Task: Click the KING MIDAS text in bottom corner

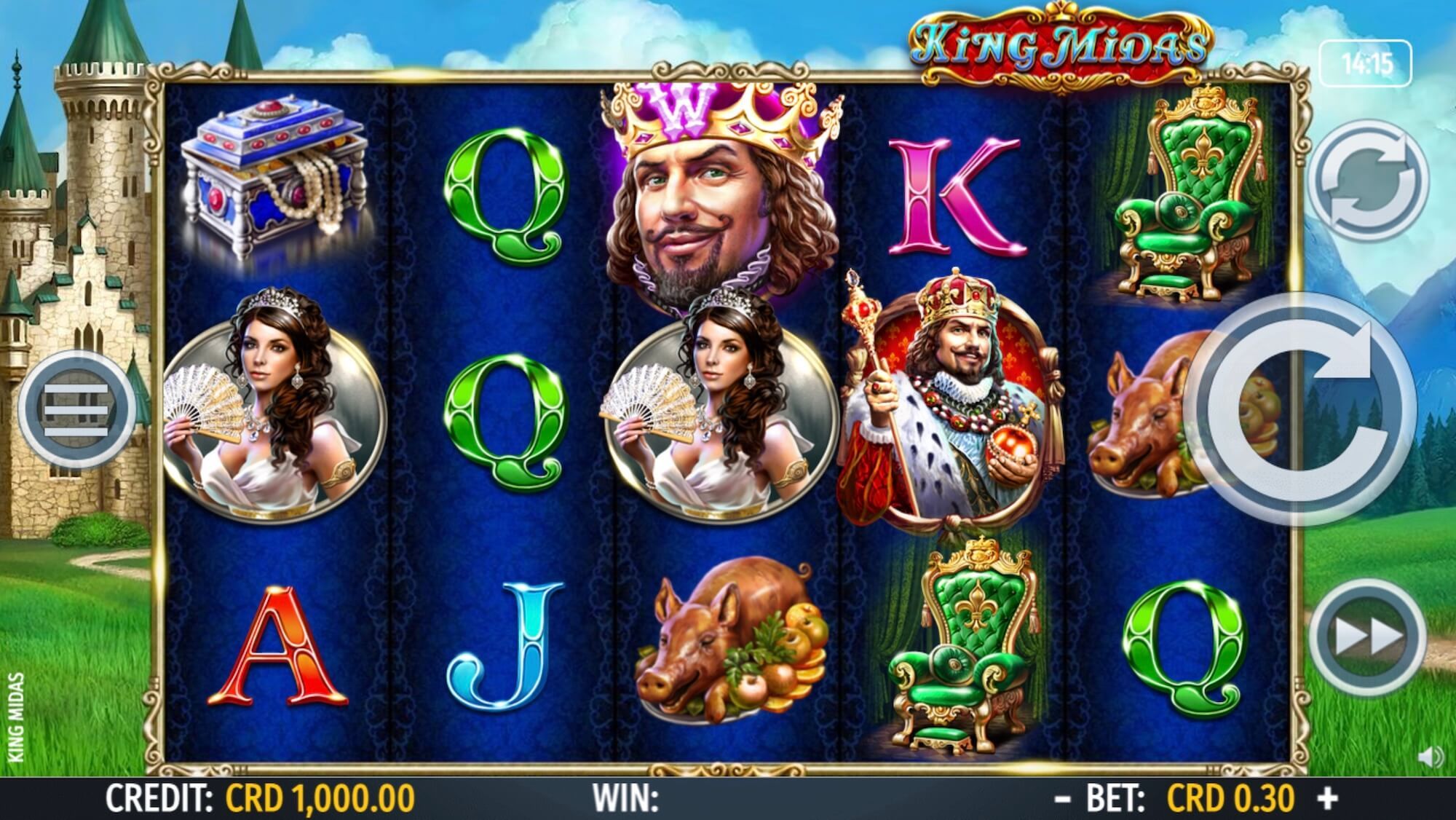Action: pos(17,717)
